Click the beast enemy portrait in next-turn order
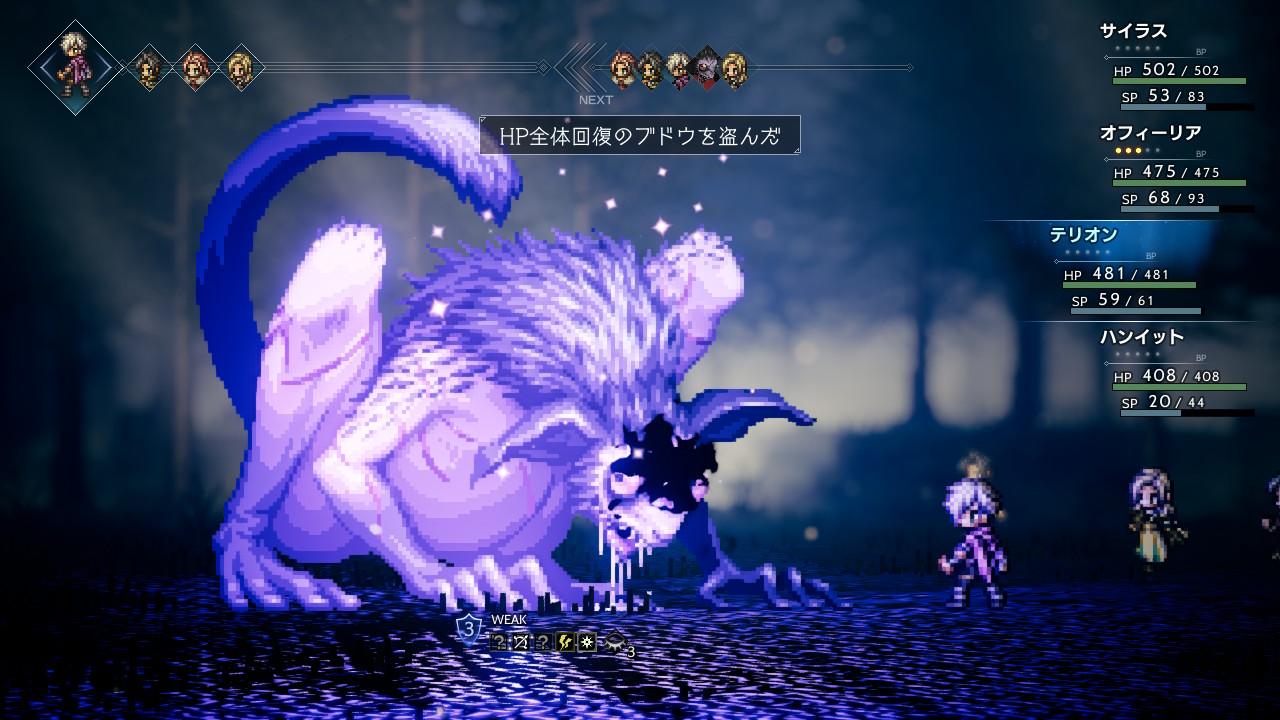1280x720 pixels. click(x=706, y=67)
